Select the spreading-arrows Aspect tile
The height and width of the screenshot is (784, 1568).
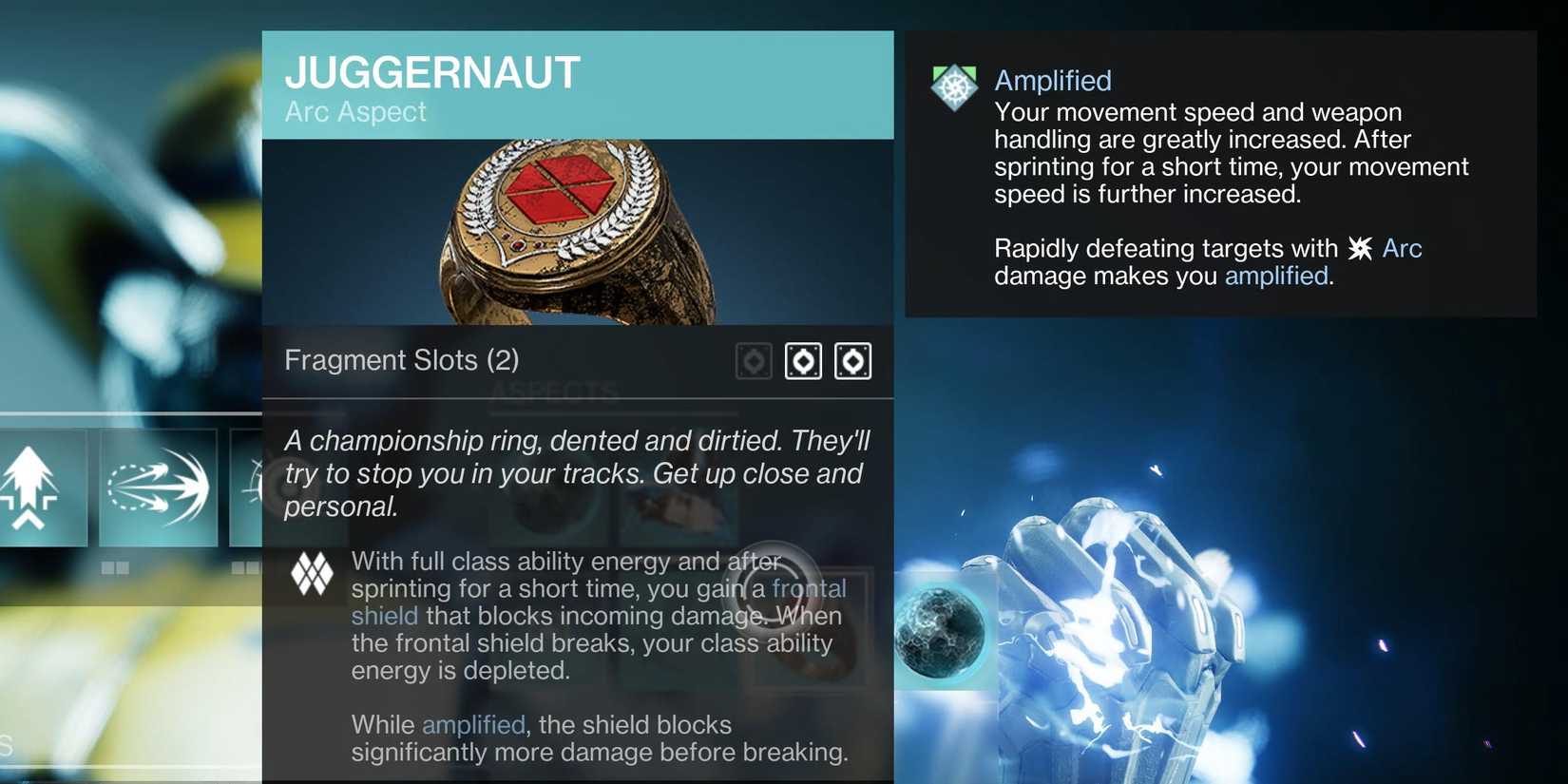click(x=158, y=488)
